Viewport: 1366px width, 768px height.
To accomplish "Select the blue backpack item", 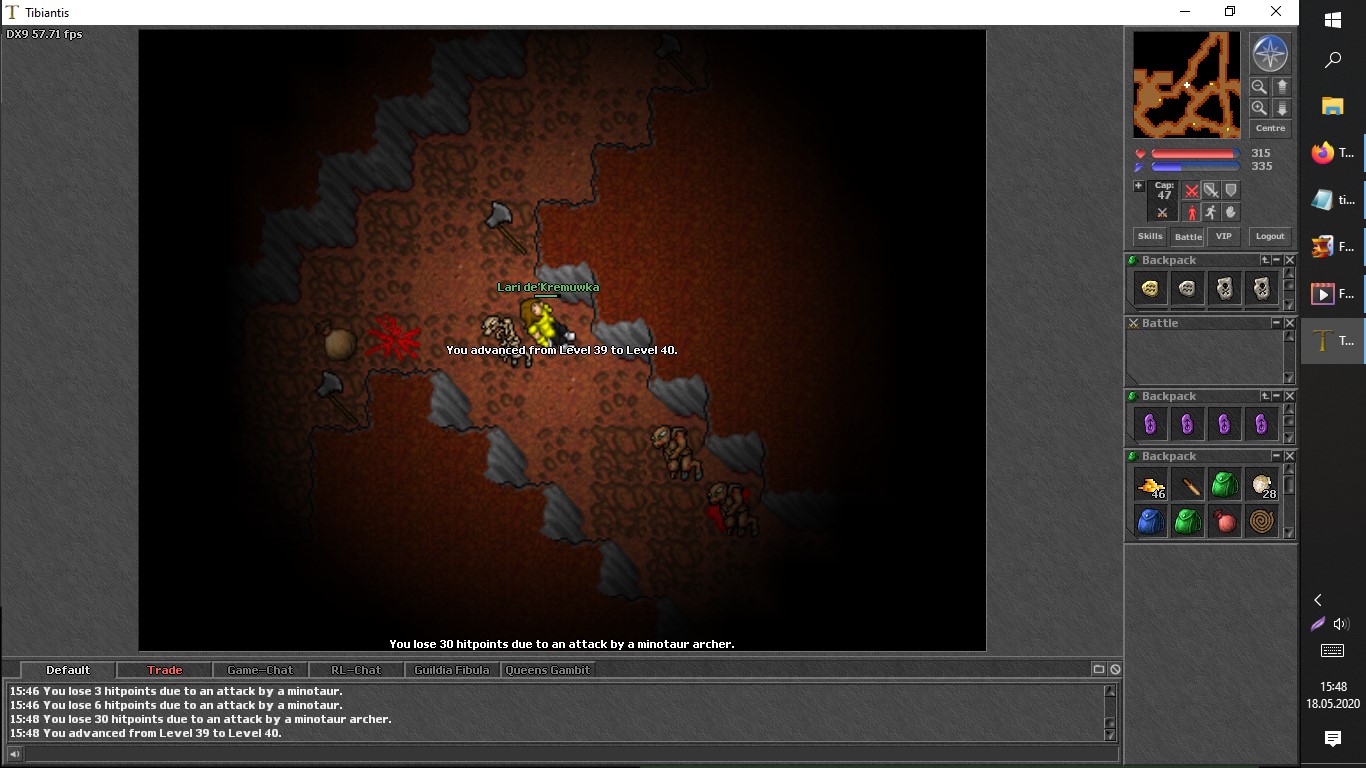I will (1151, 521).
